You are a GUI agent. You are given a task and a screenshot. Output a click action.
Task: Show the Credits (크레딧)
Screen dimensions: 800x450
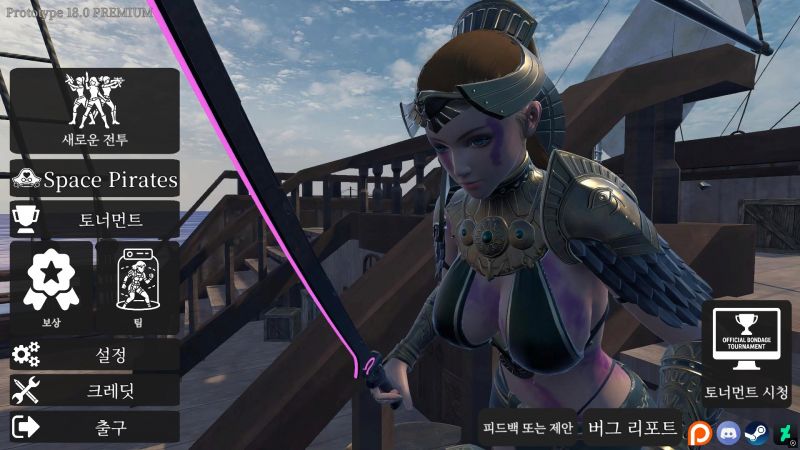pyautogui.click(x=95, y=391)
